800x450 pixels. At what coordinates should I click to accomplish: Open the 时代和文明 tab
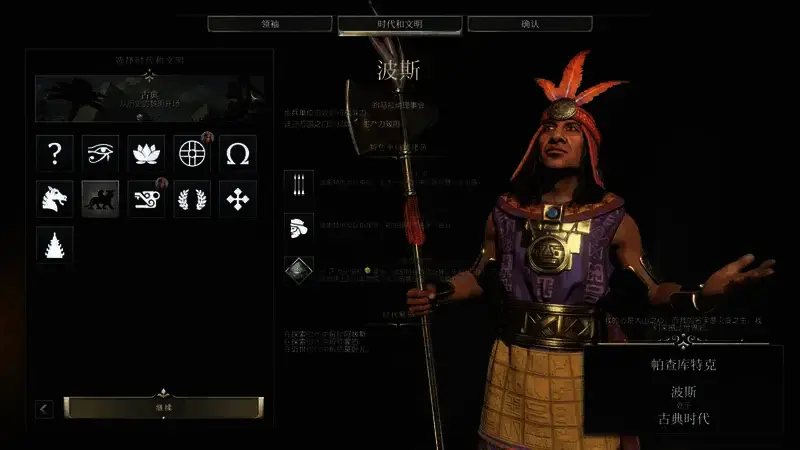400,23
